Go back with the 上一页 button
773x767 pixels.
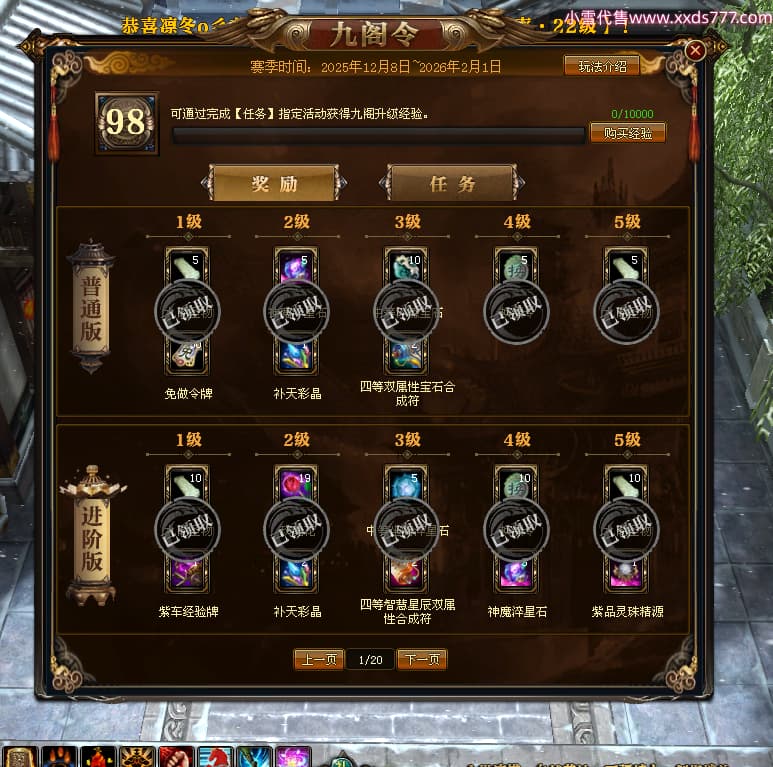pos(318,660)
